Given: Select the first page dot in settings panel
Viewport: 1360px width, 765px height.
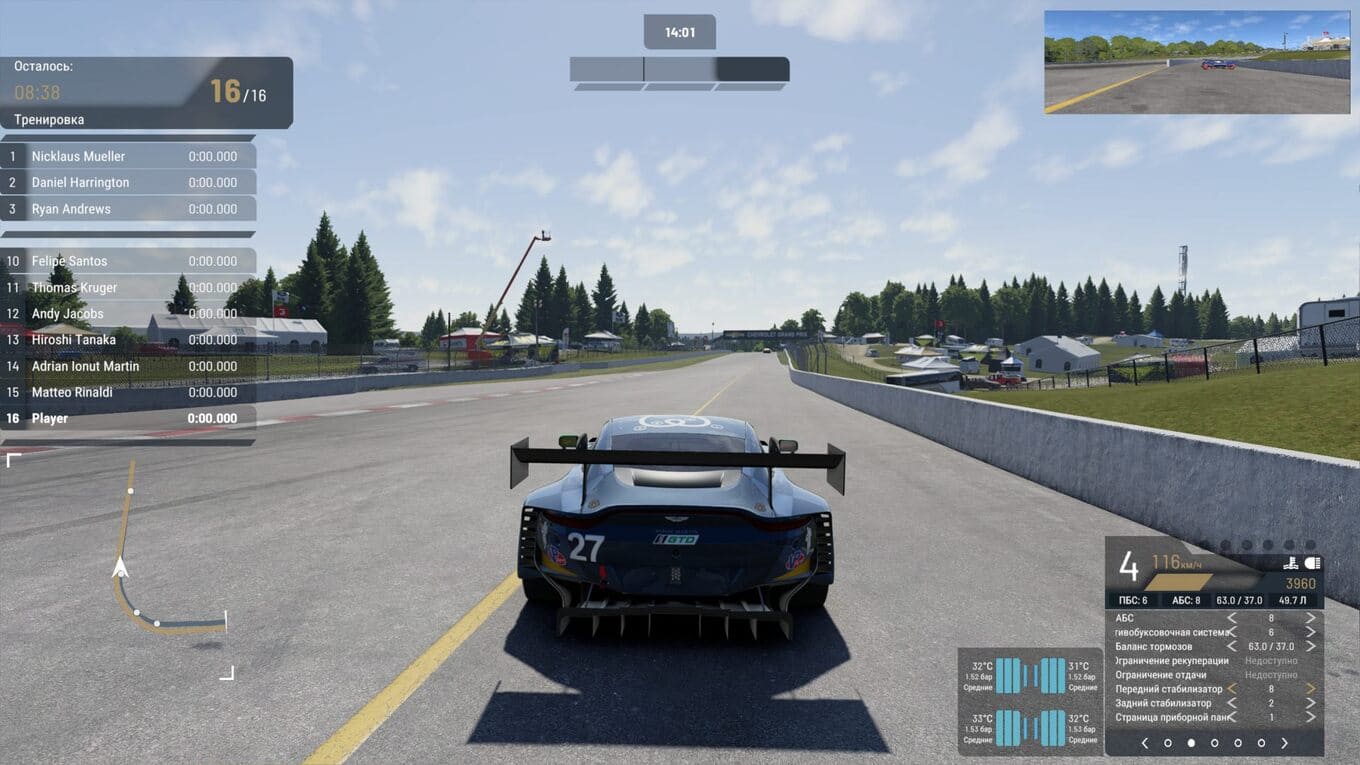Looking at the screenshot, I should click(1168, 743).
